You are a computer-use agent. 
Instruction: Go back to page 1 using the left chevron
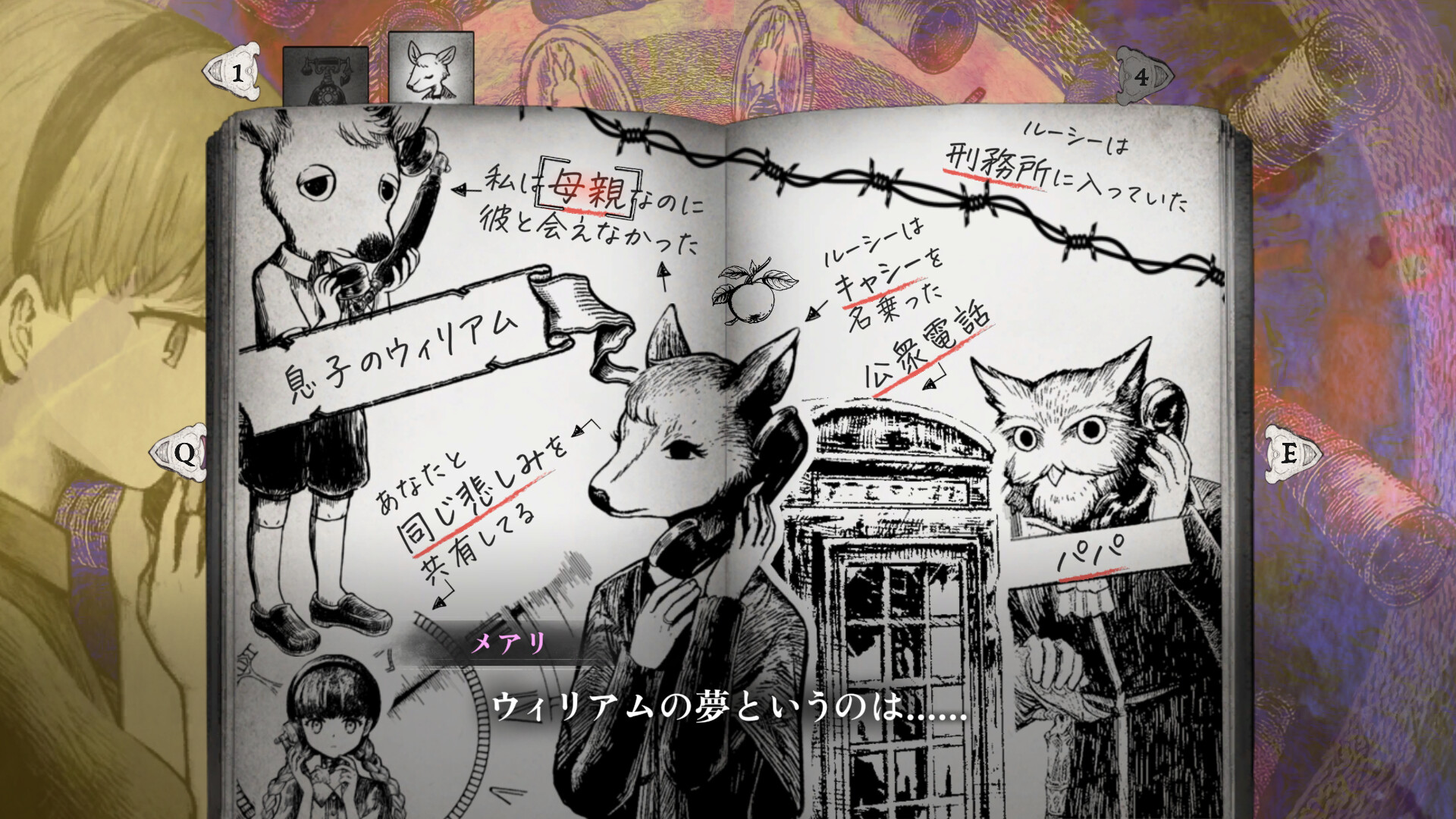(235, 74)
